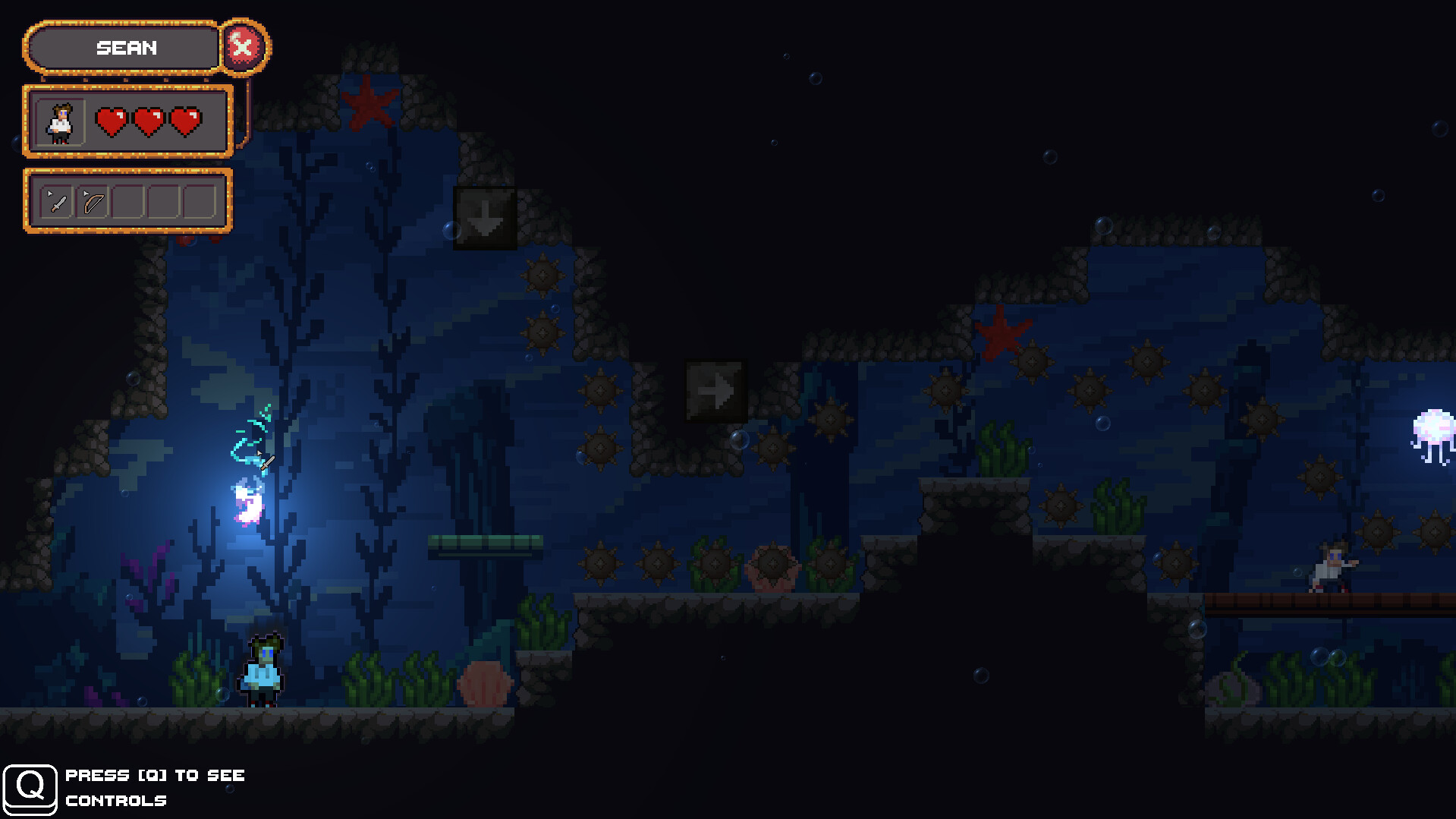This screenshot has height=819, width=1456.
Task: Click the down-arrow sign block
Action: 485,219
